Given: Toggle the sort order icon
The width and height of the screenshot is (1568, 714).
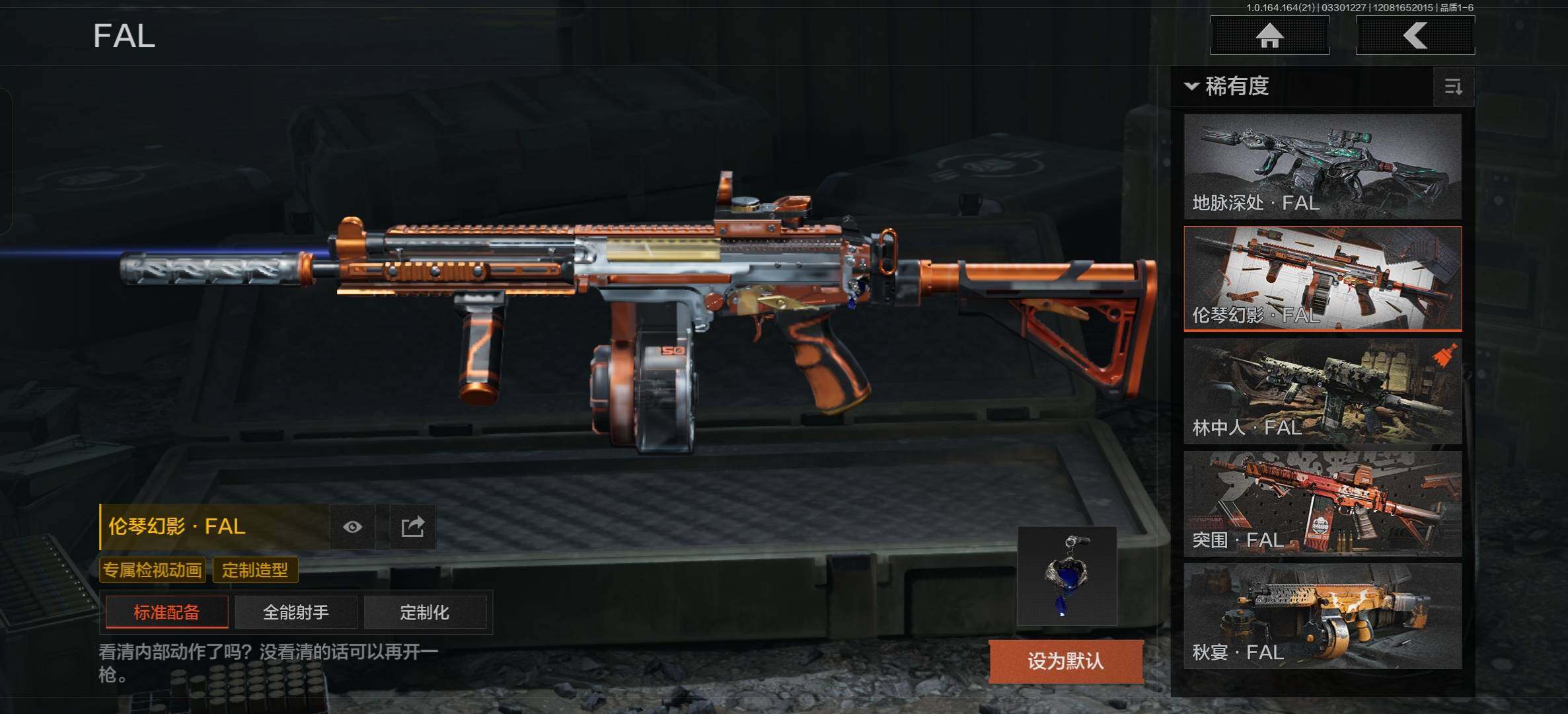Looking at the screenshot, I should coord(1453,87).
